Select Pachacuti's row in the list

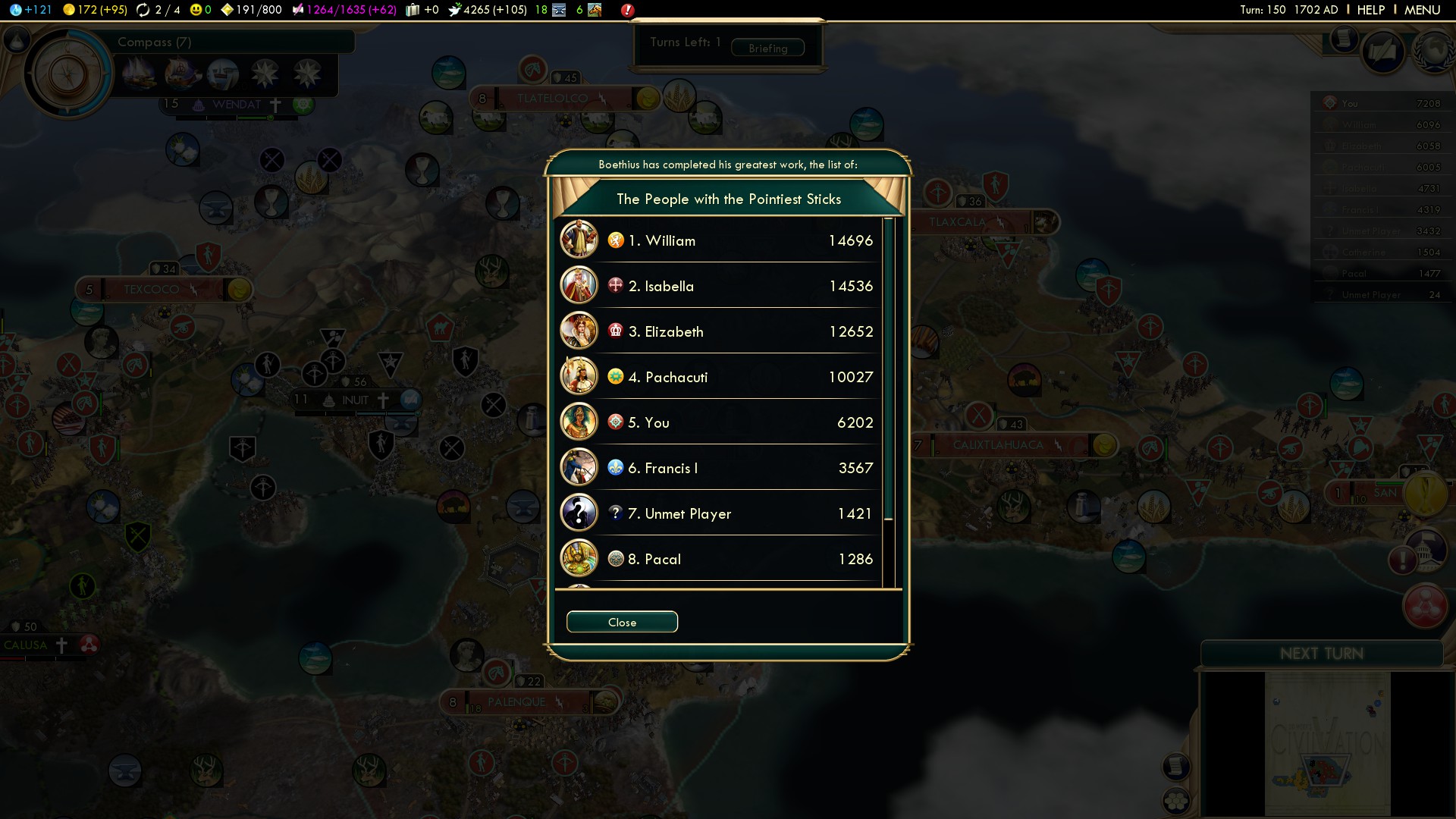(720, 377)
